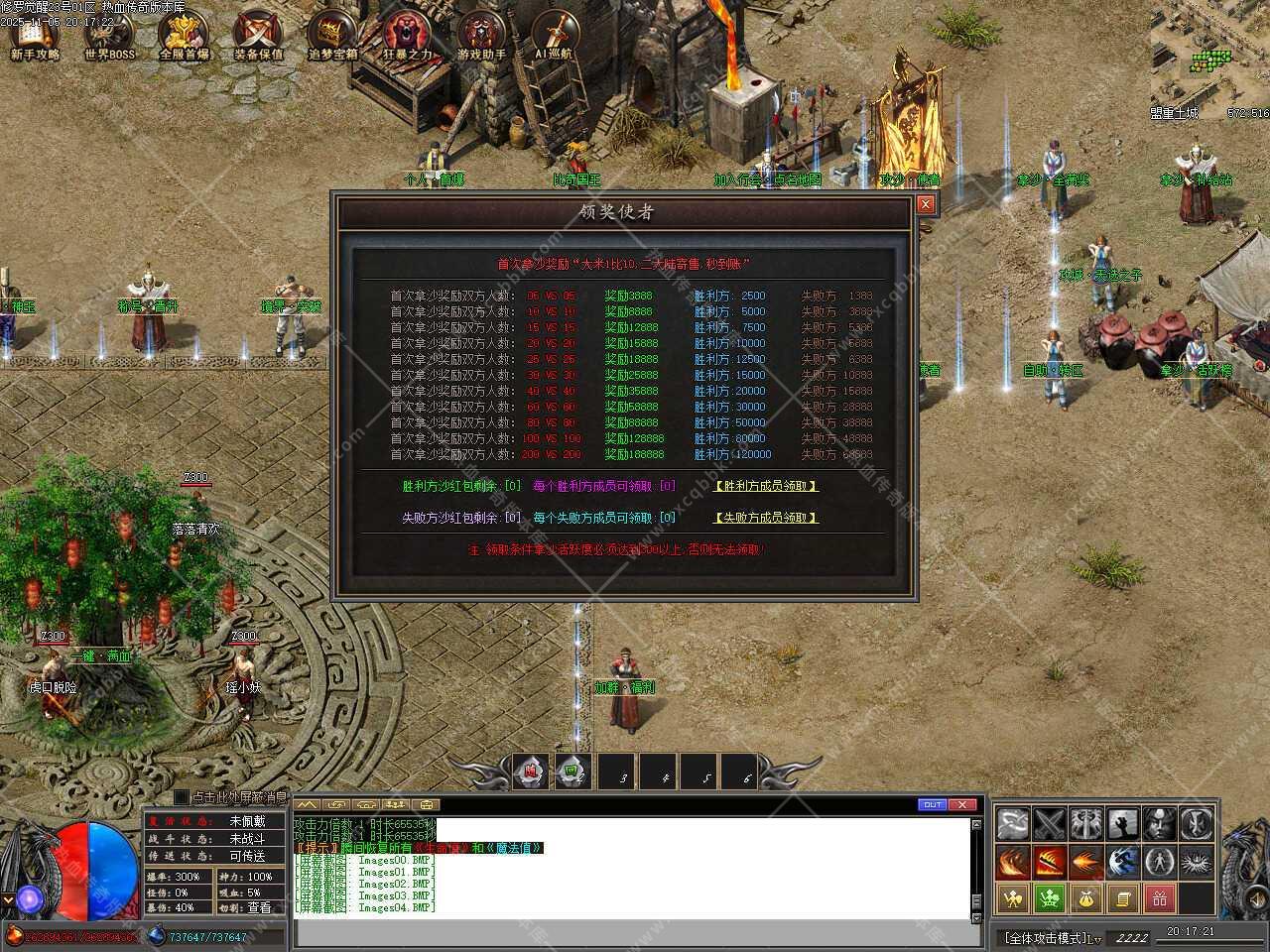
Task: Open the 装备保值 crossed swords icon
Action: click(x=258, y=36)
